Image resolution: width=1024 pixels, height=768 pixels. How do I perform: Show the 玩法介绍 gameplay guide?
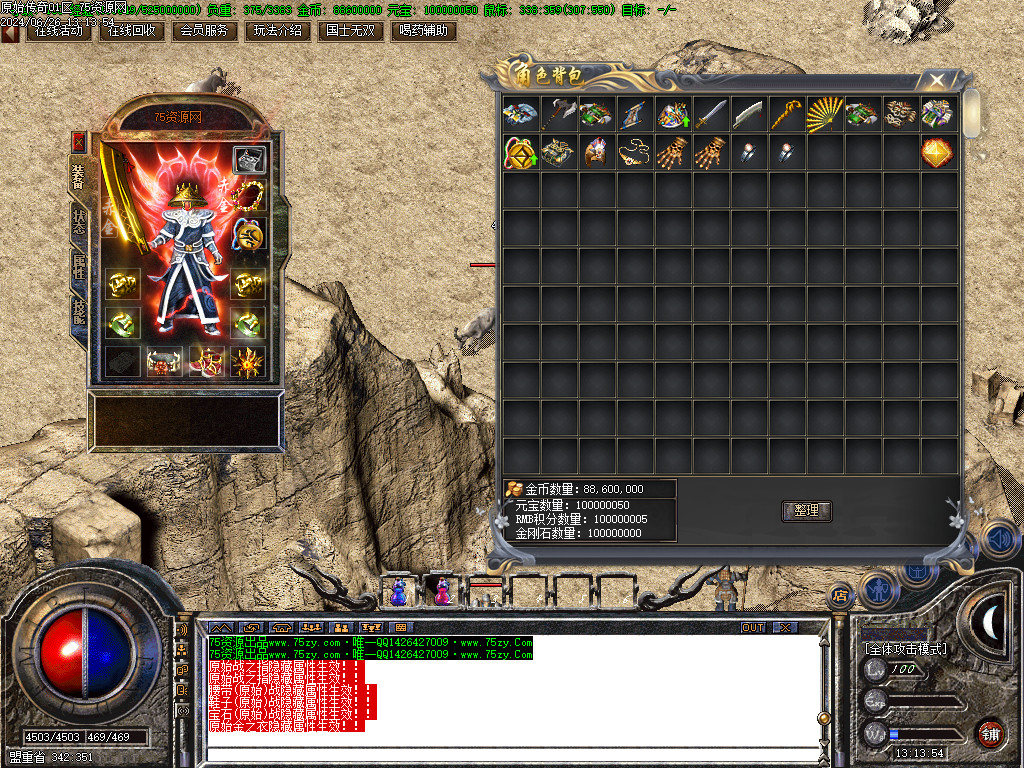tap(277, 31)
